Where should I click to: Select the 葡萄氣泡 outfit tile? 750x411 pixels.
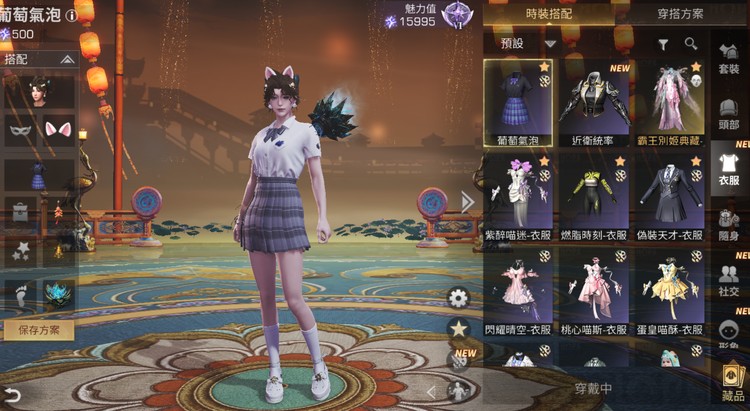coord(517,102)
